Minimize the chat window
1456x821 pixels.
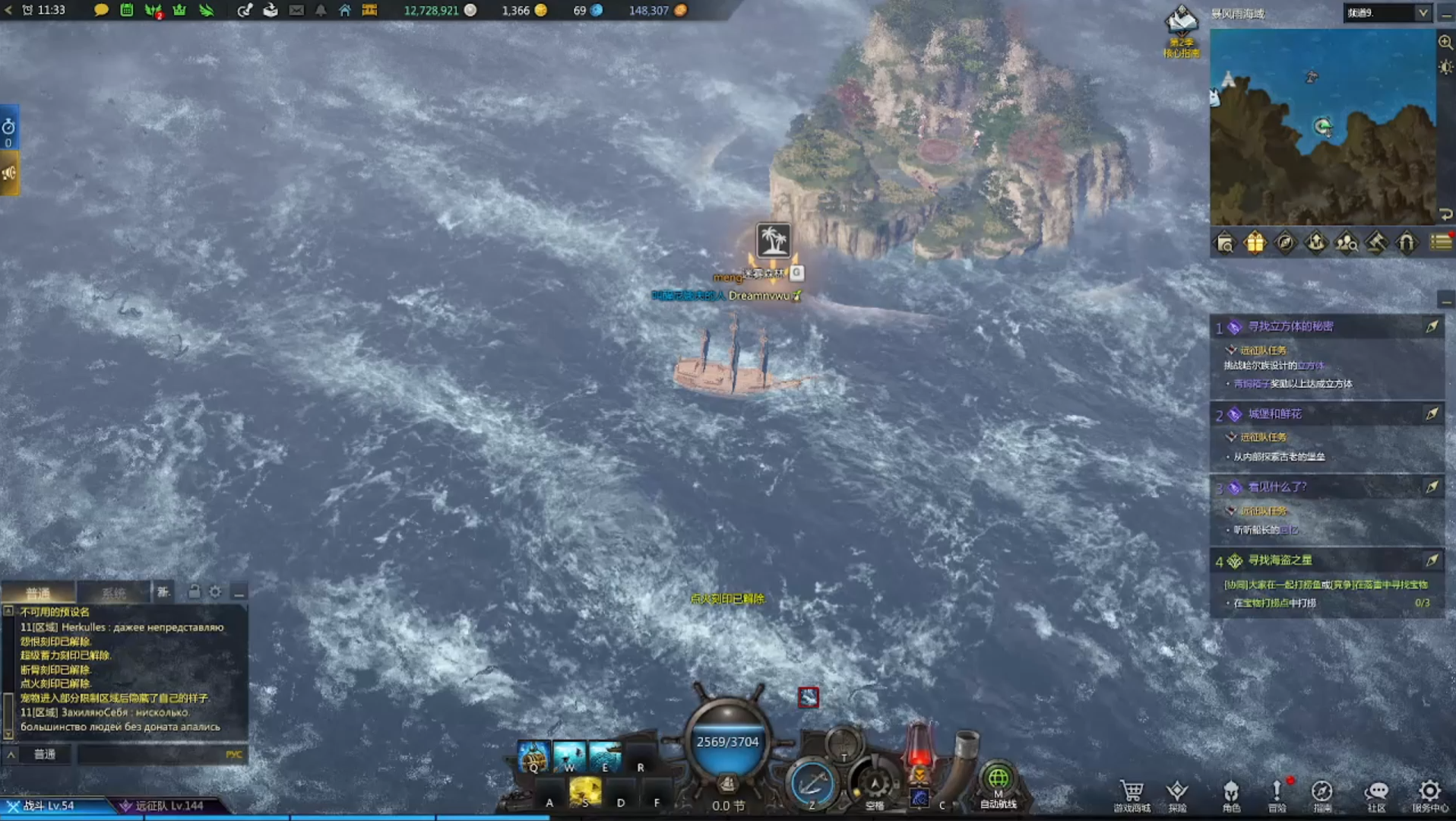[239, 592]
